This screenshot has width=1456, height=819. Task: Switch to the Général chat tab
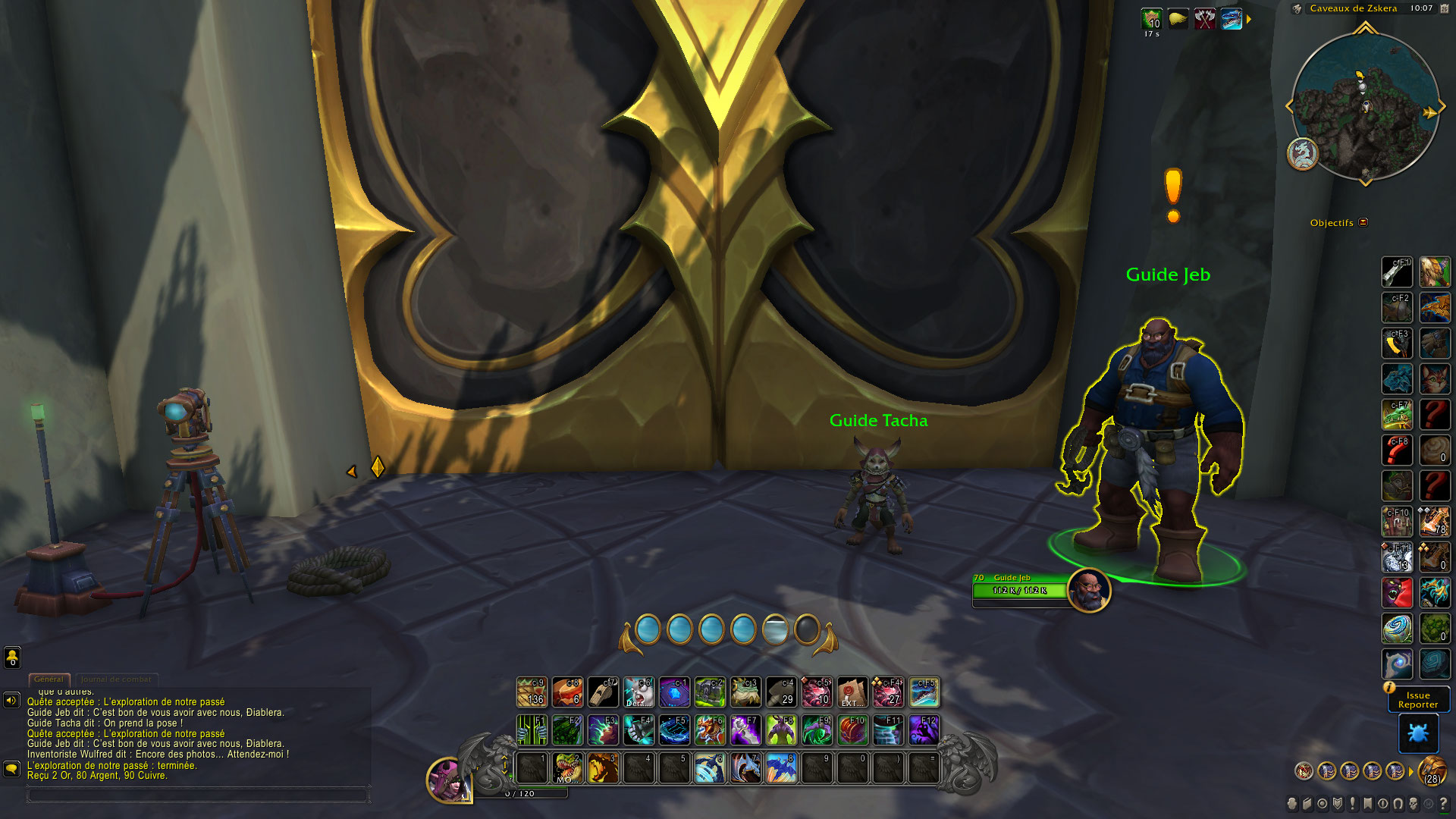[x=49, y=679]
